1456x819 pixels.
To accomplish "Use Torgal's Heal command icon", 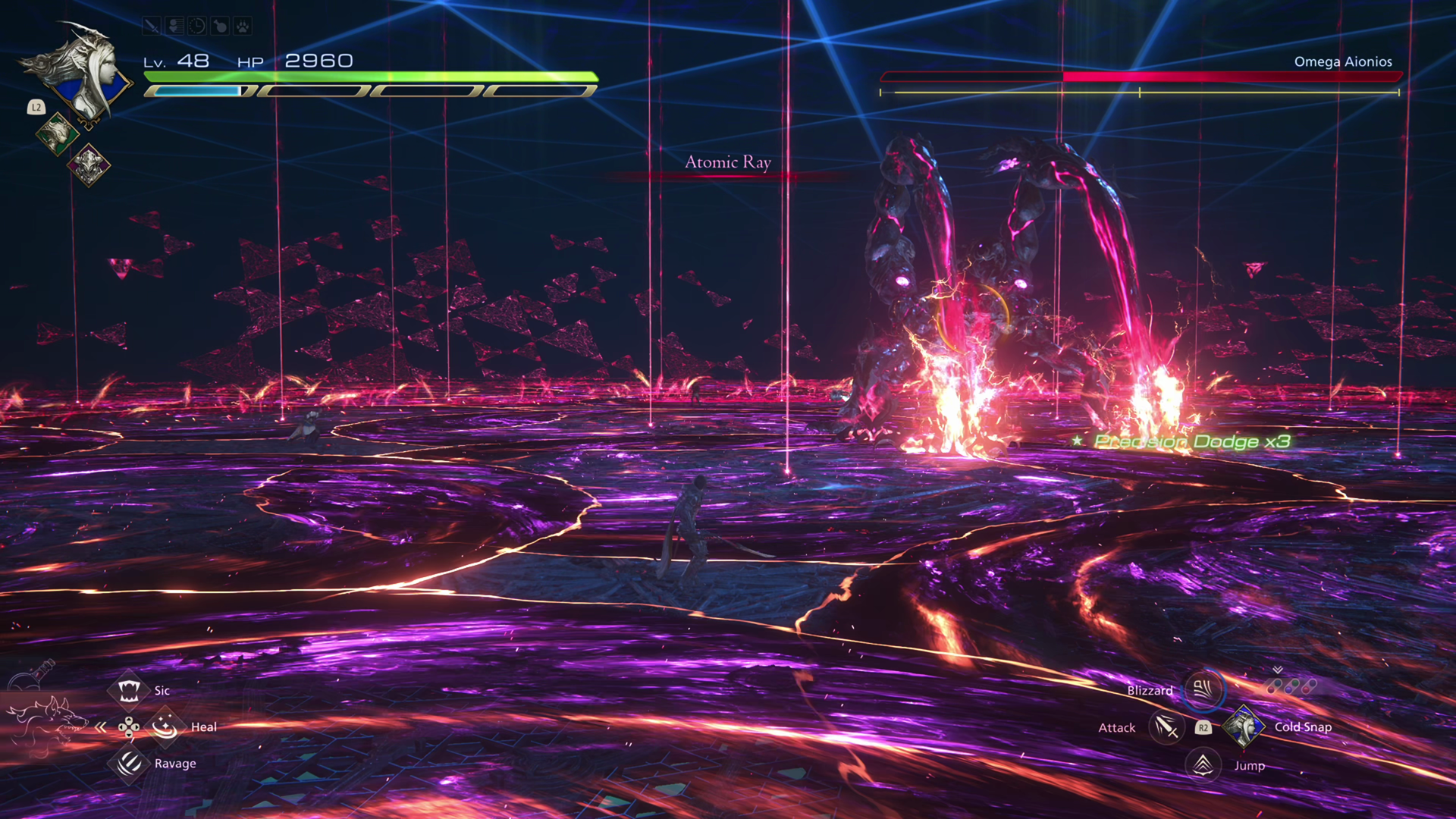I will pos(165,726).
